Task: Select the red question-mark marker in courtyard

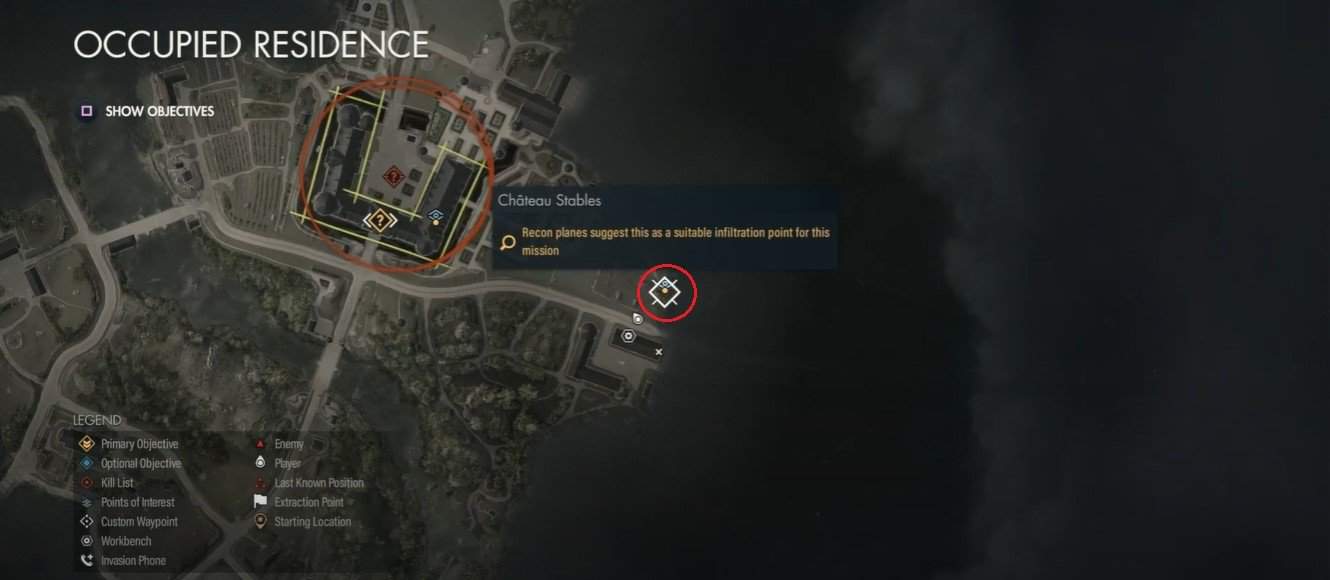Action: tap(394, 178)
